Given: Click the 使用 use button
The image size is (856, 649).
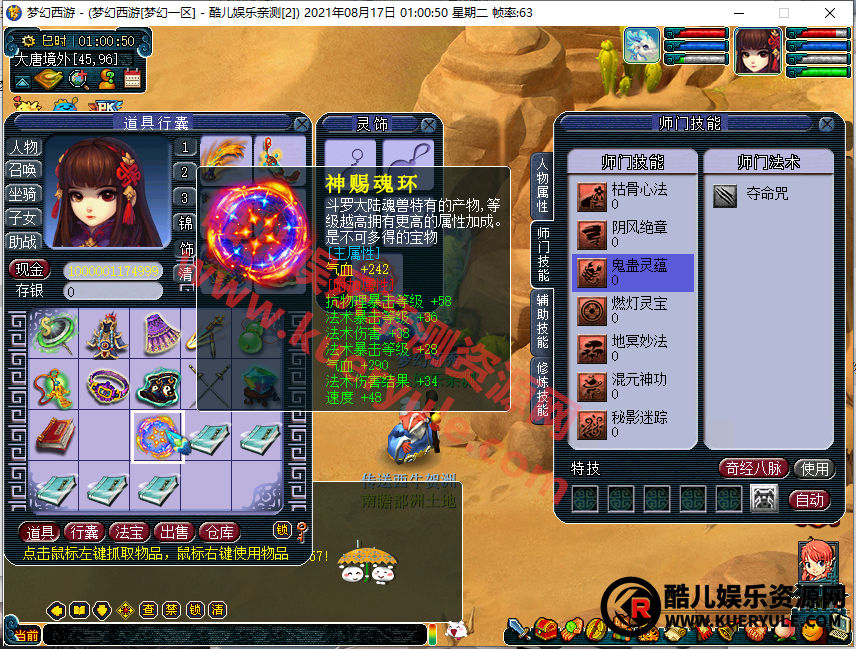Looking at the screenshot, I should 815,468.
